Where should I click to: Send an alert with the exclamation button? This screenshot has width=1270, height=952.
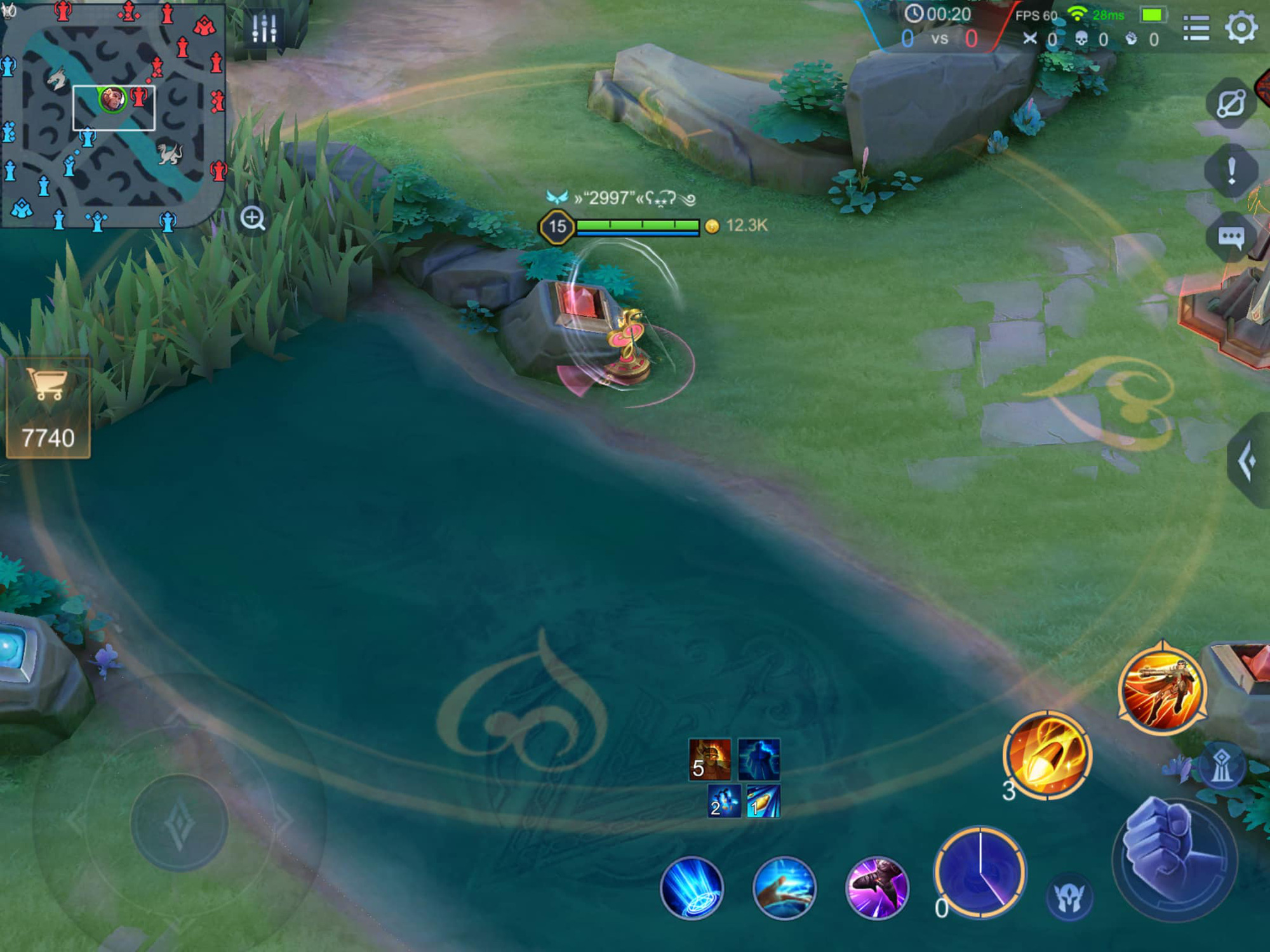click(1231, 171)
